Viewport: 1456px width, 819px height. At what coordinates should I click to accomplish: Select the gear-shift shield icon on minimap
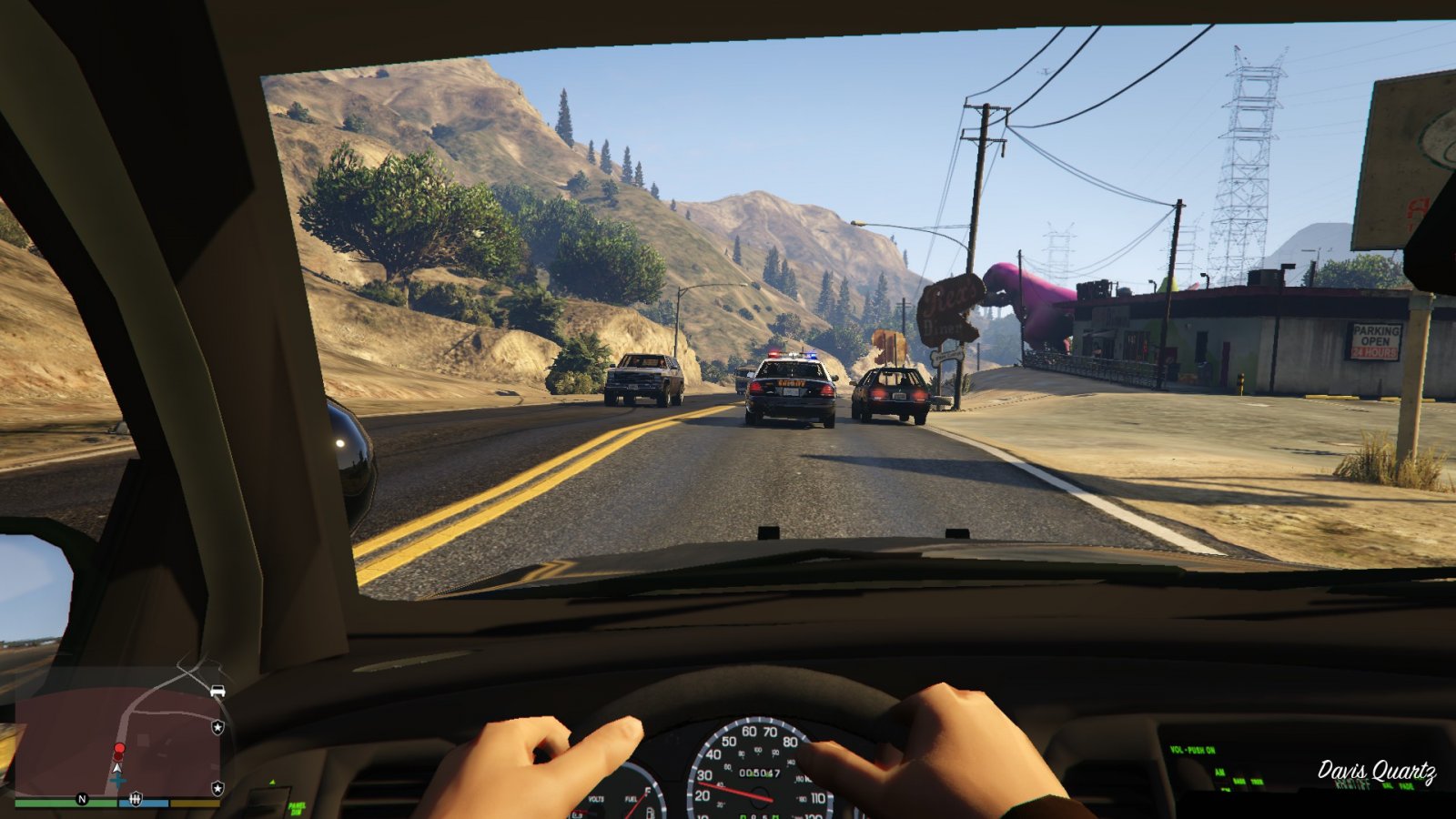point(136,799)
